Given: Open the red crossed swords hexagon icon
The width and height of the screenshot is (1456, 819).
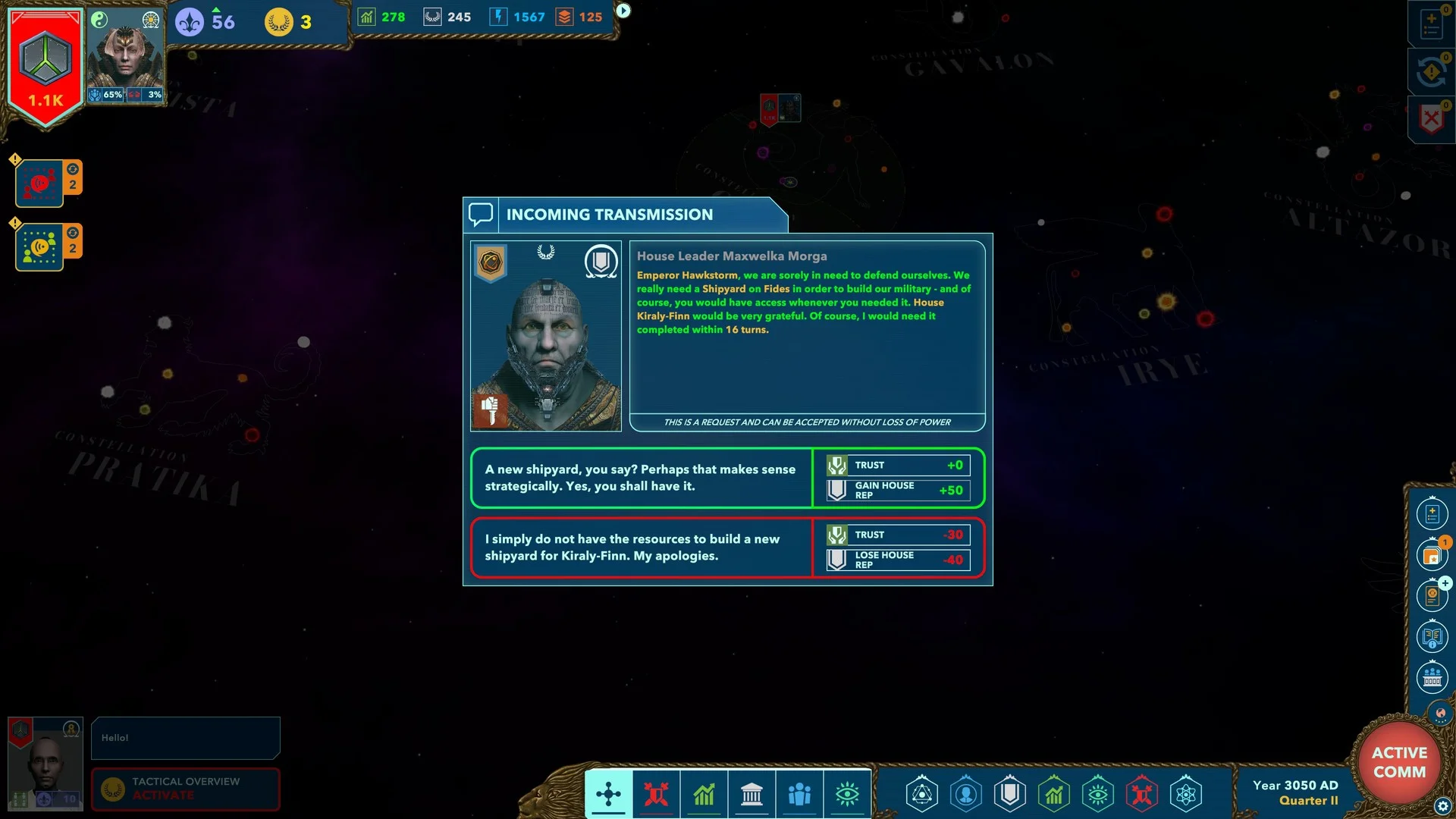Looking at the screenshot, I should coord(1142,794).
